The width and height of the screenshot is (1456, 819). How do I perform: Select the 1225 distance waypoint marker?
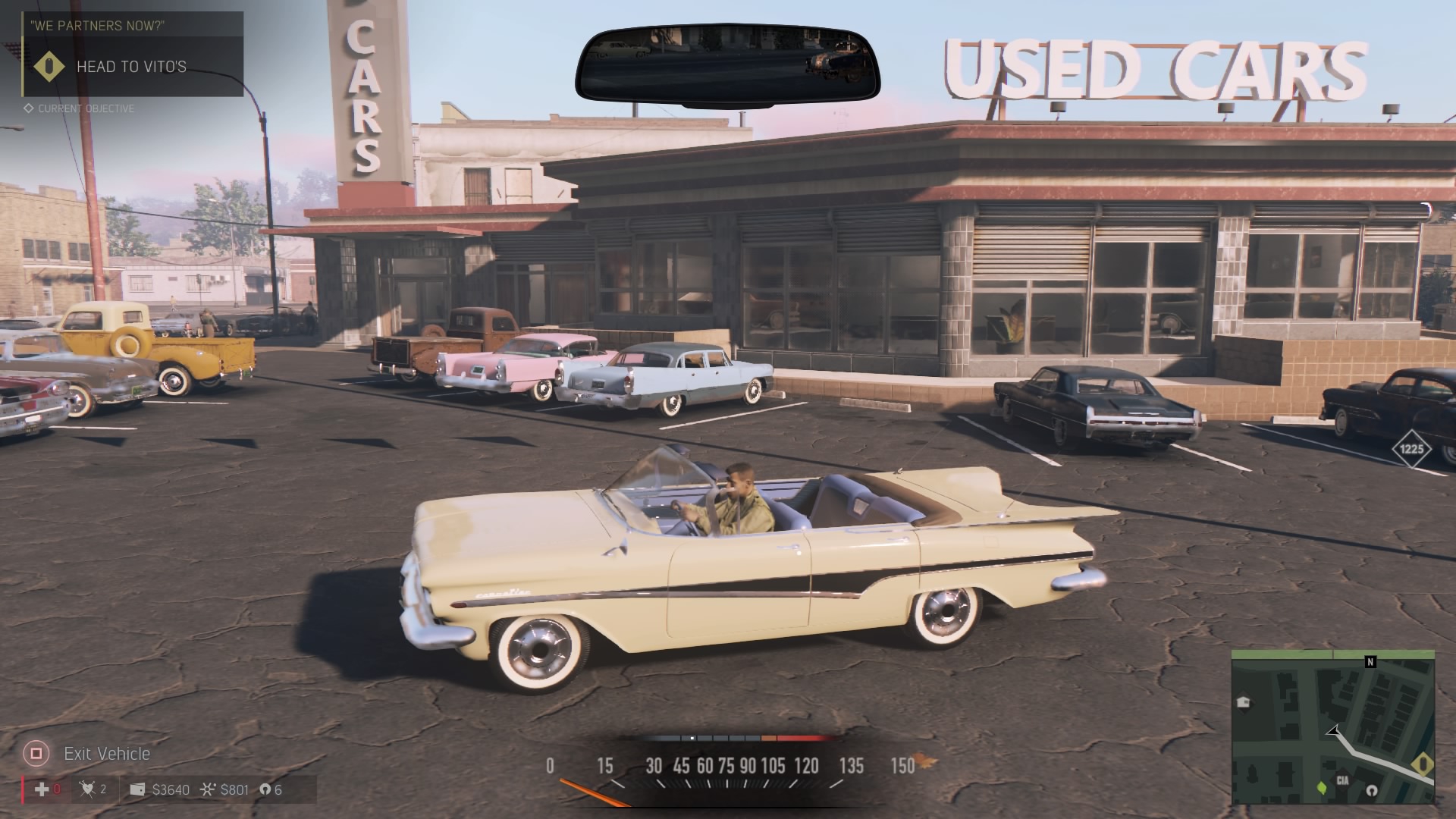(1411, 449)
